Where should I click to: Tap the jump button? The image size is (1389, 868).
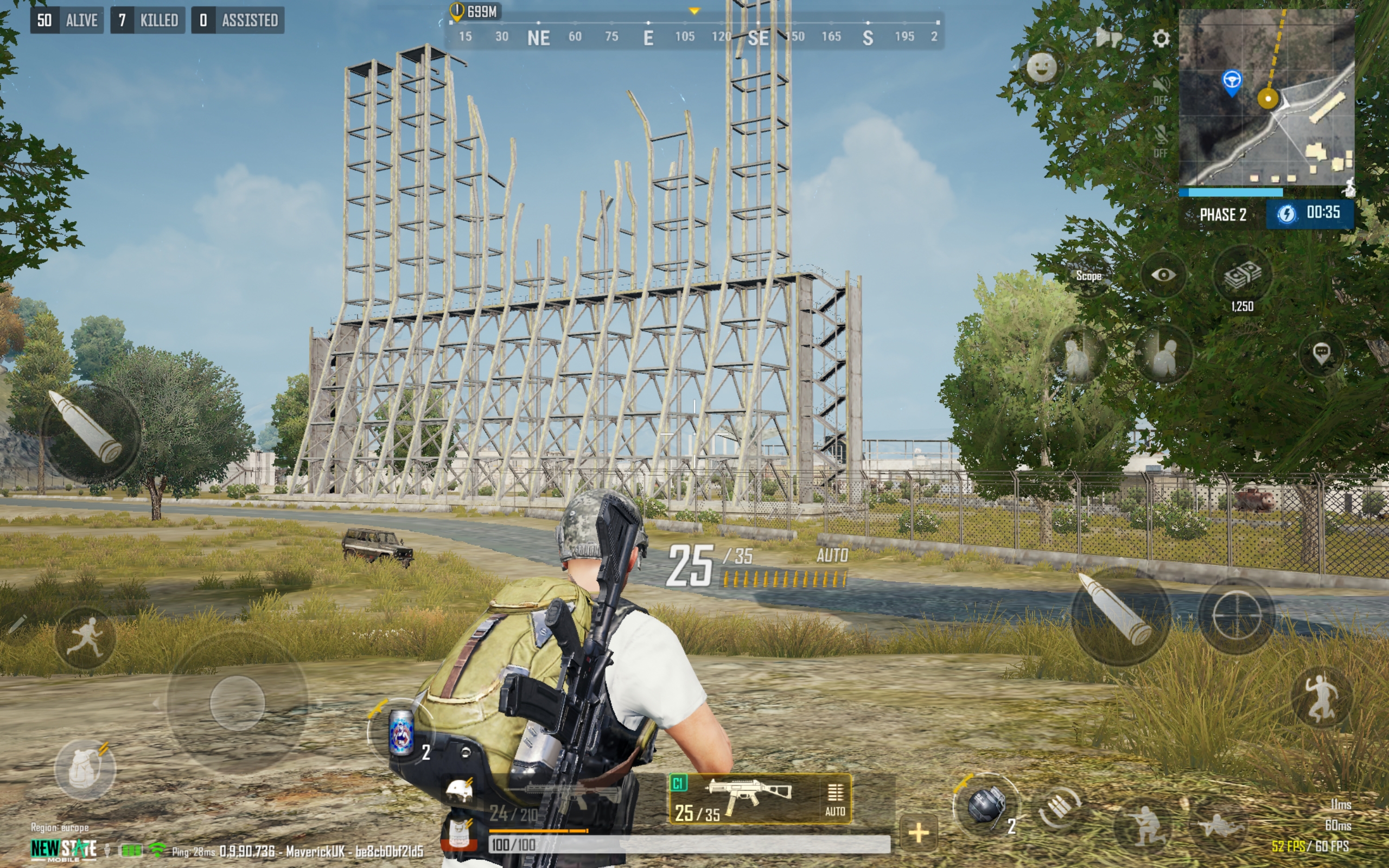pyautogui.click(x=1321, y=698)
